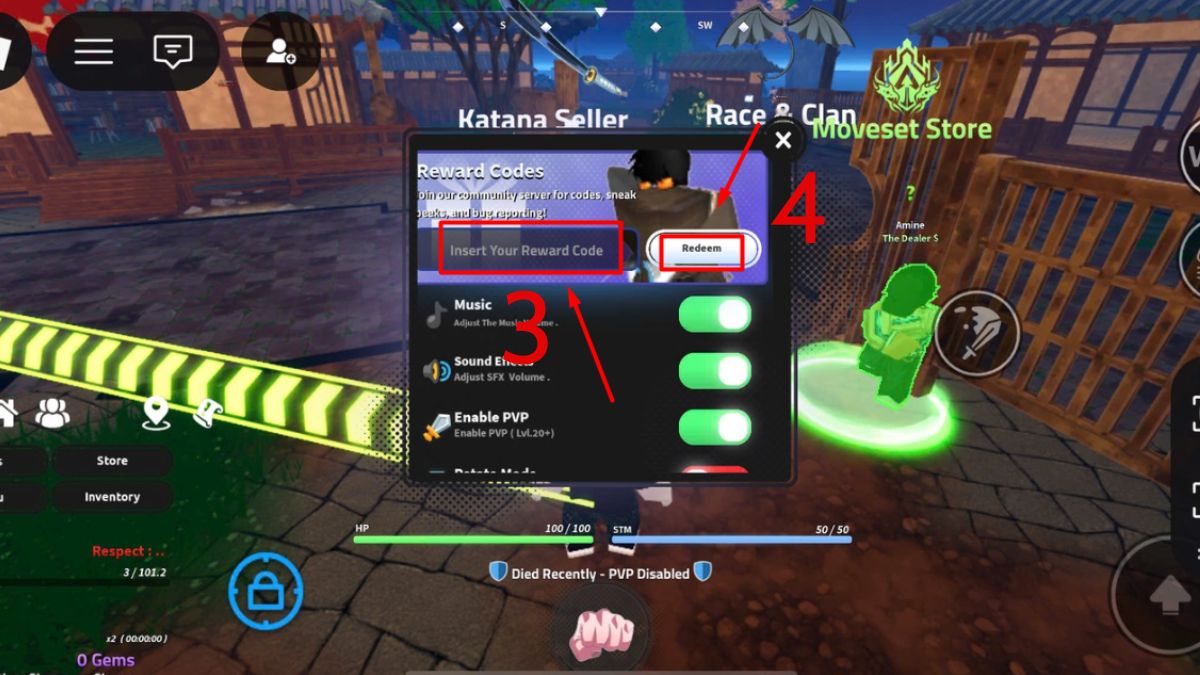Click the map pin location icon

155,413
